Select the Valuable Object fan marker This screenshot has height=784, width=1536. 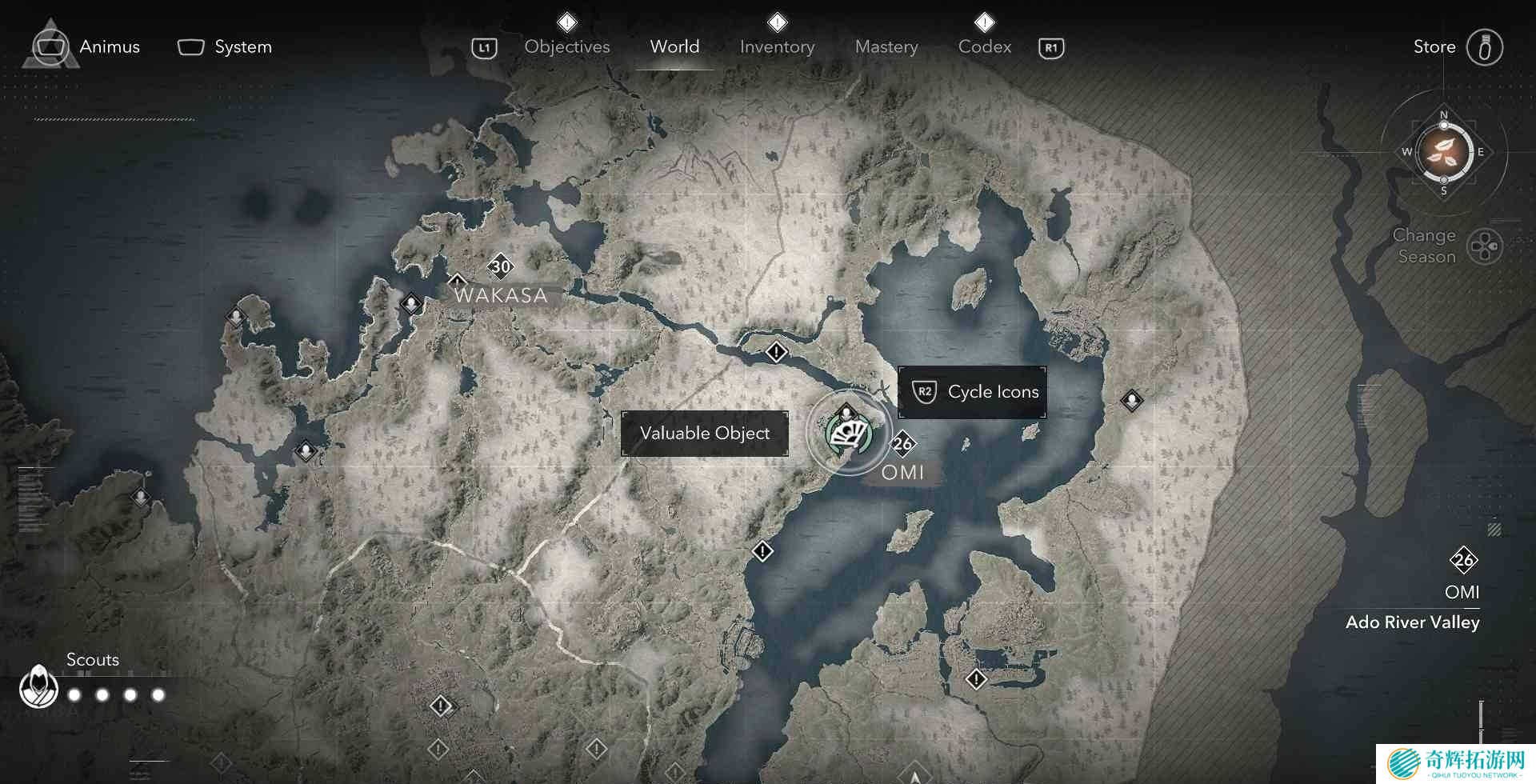tap(849, 434)
